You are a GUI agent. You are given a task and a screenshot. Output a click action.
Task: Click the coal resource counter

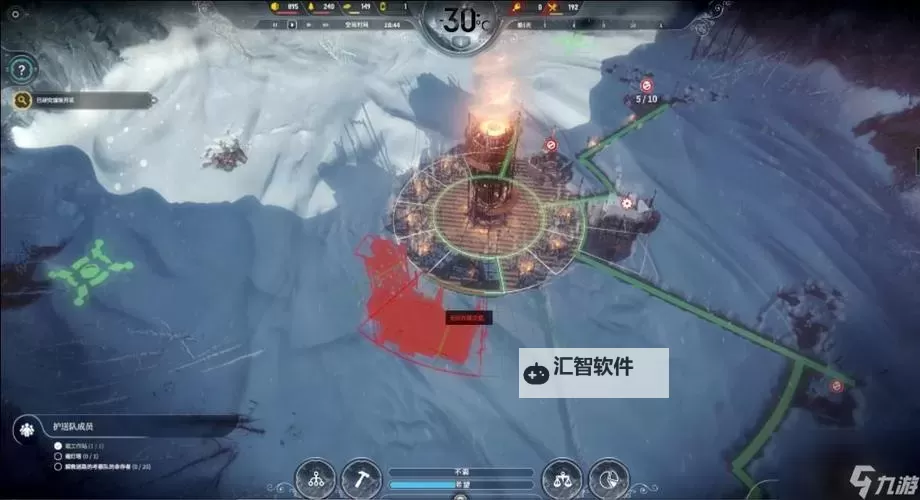tap(284, 7)
